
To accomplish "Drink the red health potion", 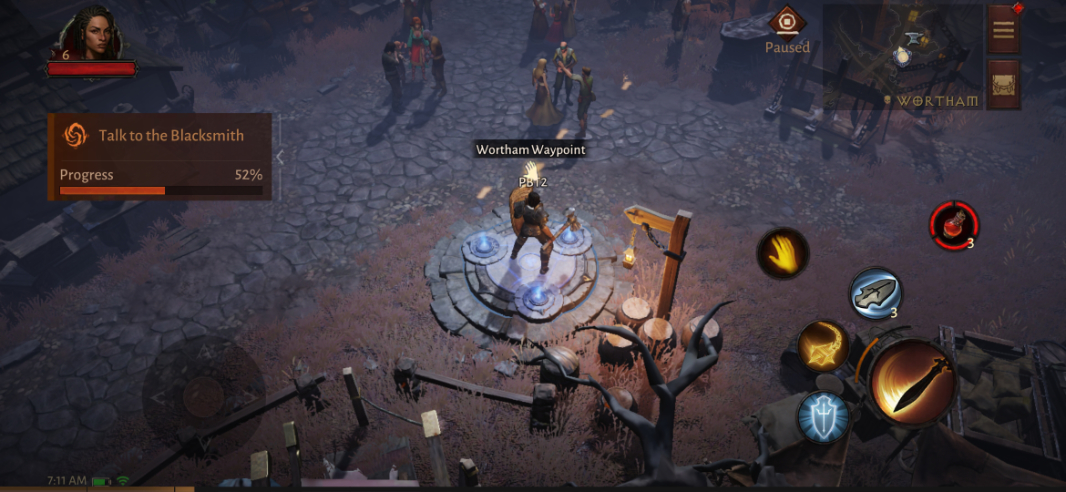I will click(x=953, y=224).
